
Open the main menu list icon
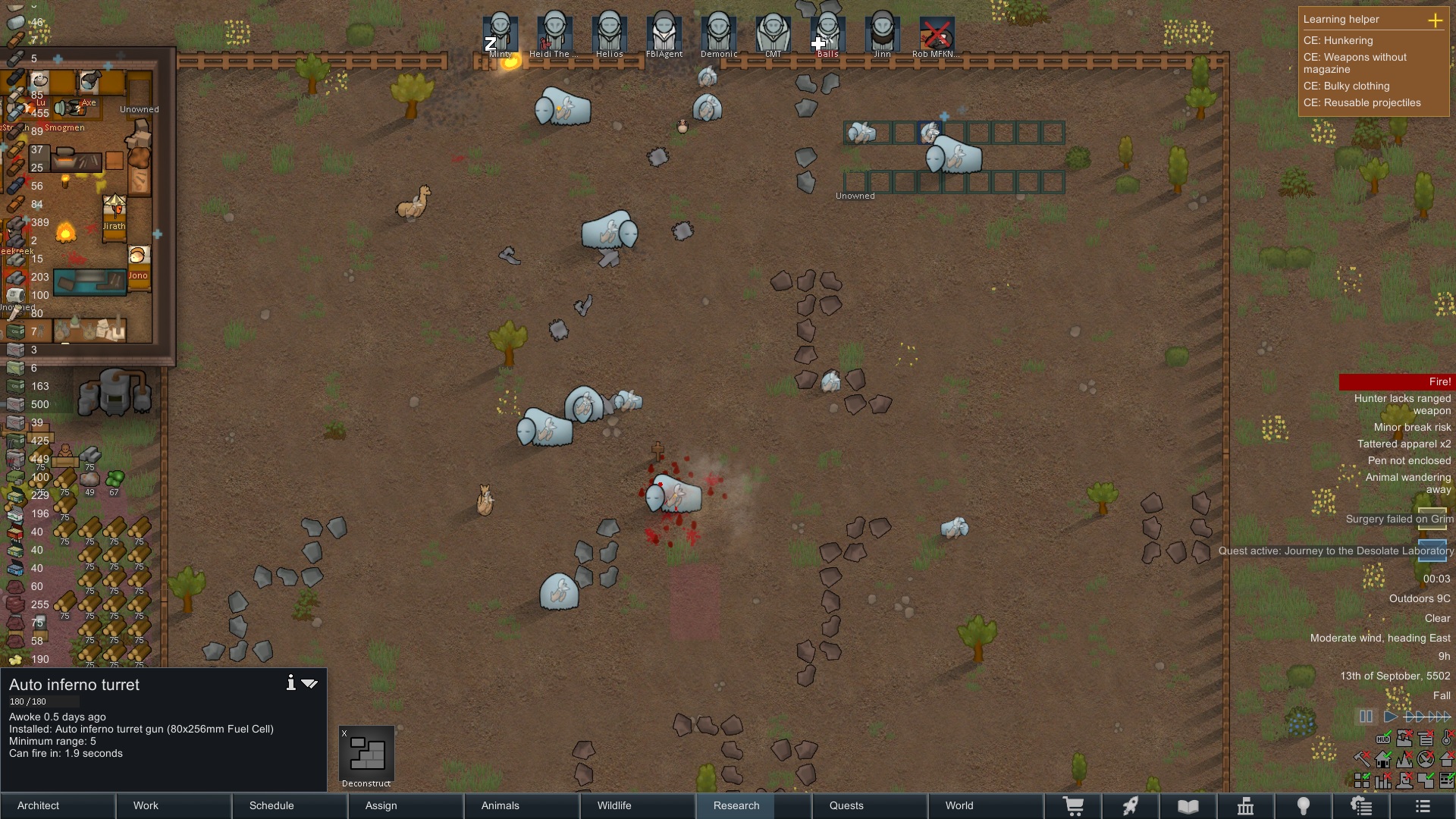click(1423, 806)
